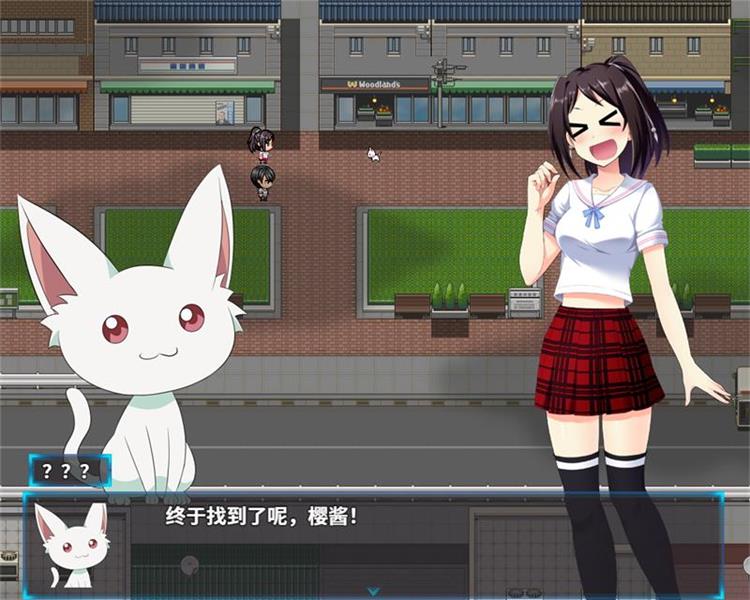Advance the dialogue via the continue arrow
The image size is (750, 600).
(373, 591)
